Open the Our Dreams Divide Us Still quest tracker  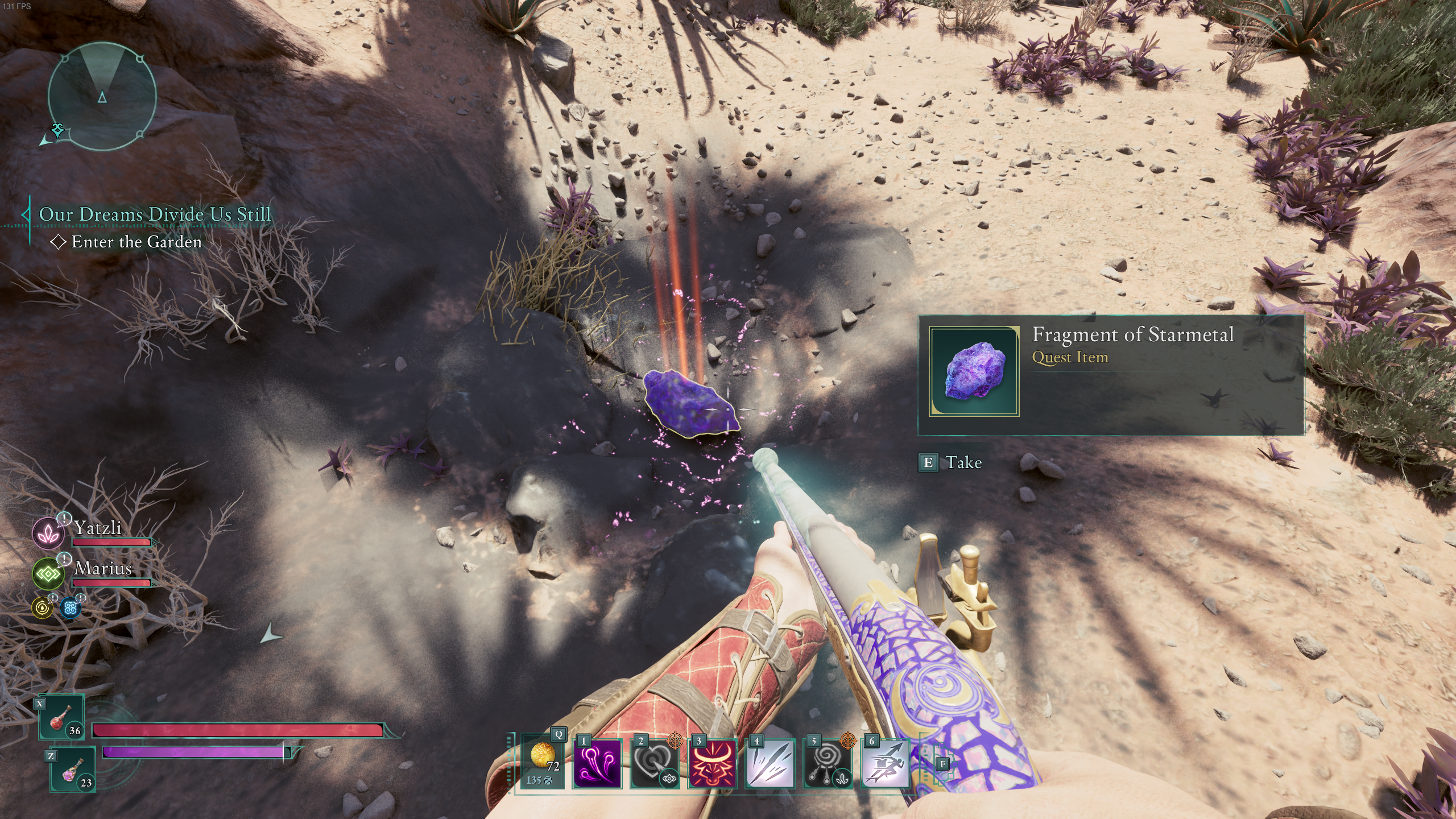point(155,214)
